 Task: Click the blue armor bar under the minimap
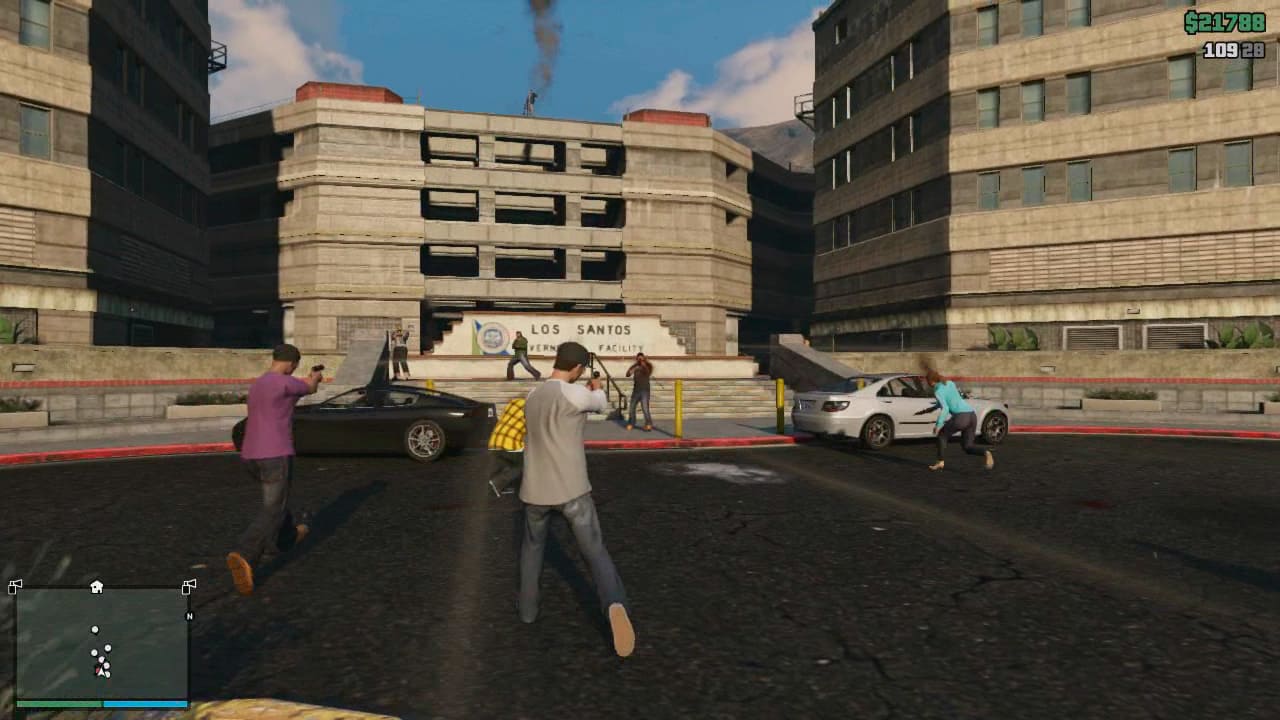click(x=144, y=703)
